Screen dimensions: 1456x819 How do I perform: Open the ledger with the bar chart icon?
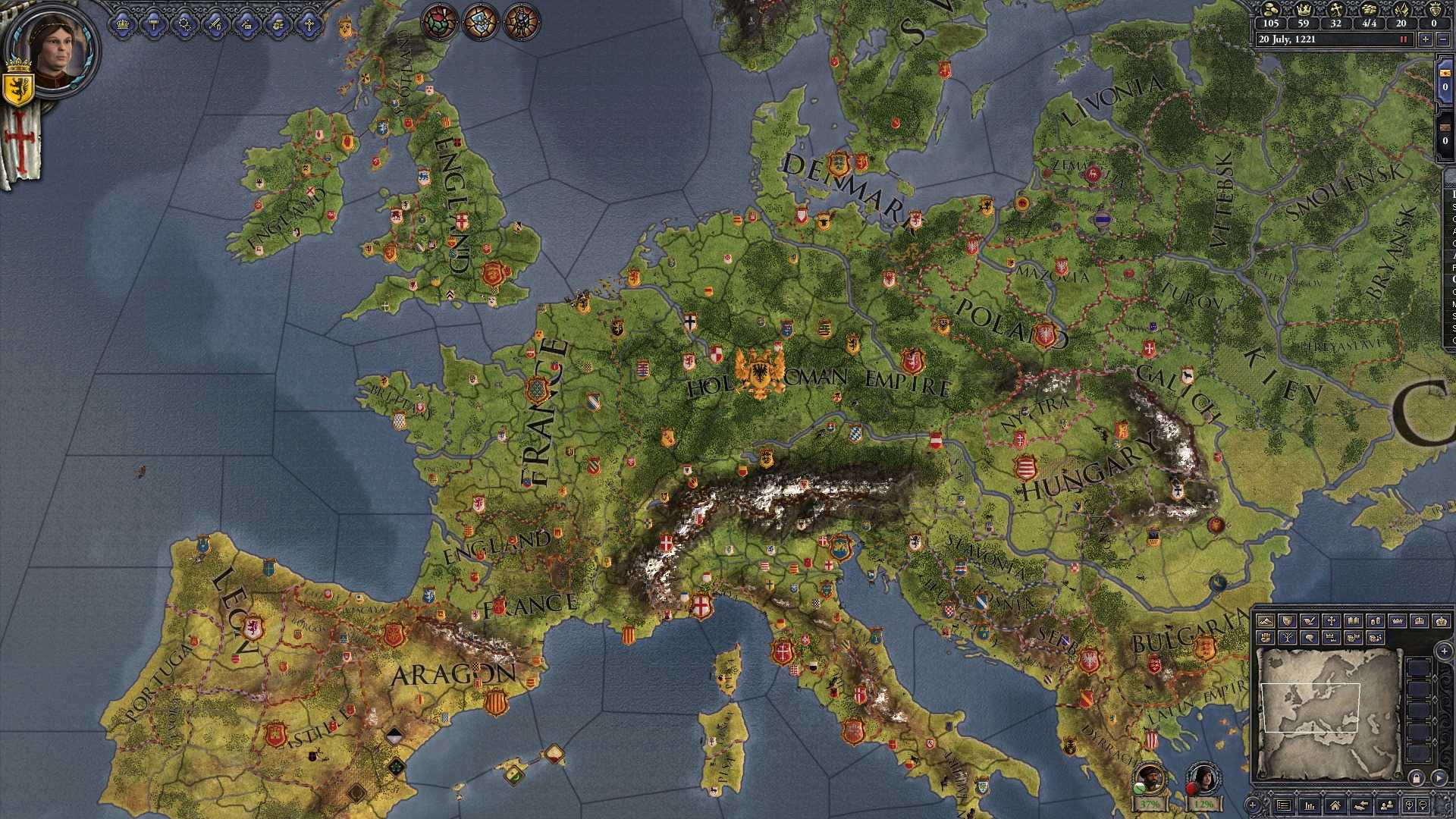click(1309, 805)
